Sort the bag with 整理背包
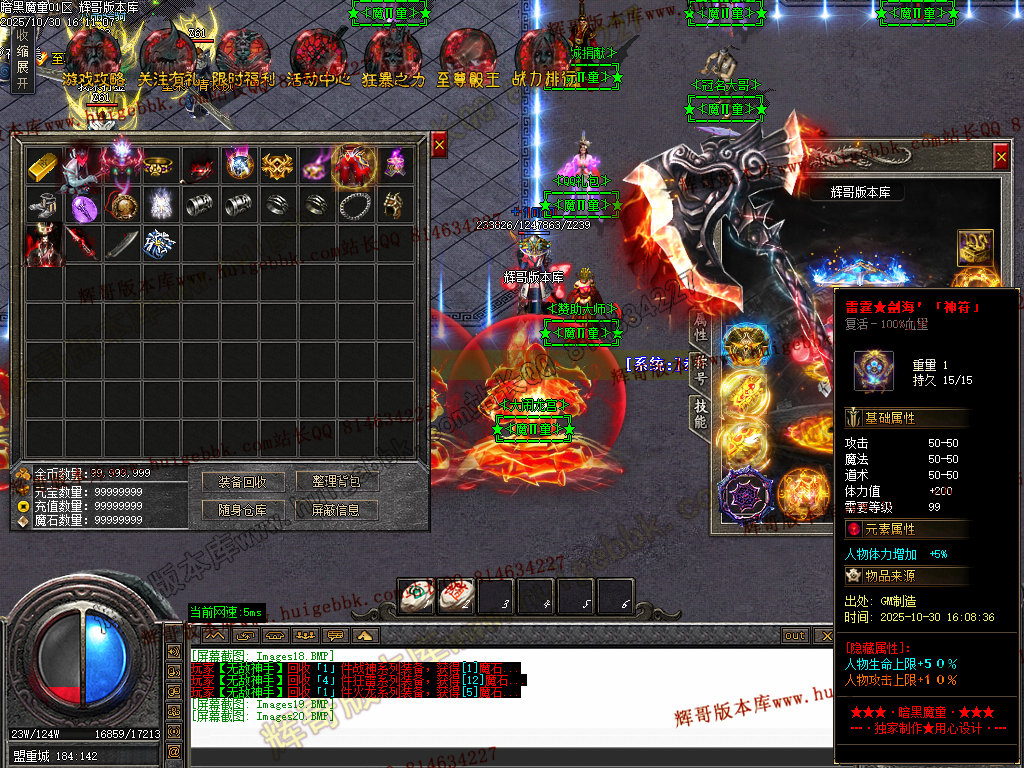This screenshot has height=768, width=1024. [x=336, y=482]
